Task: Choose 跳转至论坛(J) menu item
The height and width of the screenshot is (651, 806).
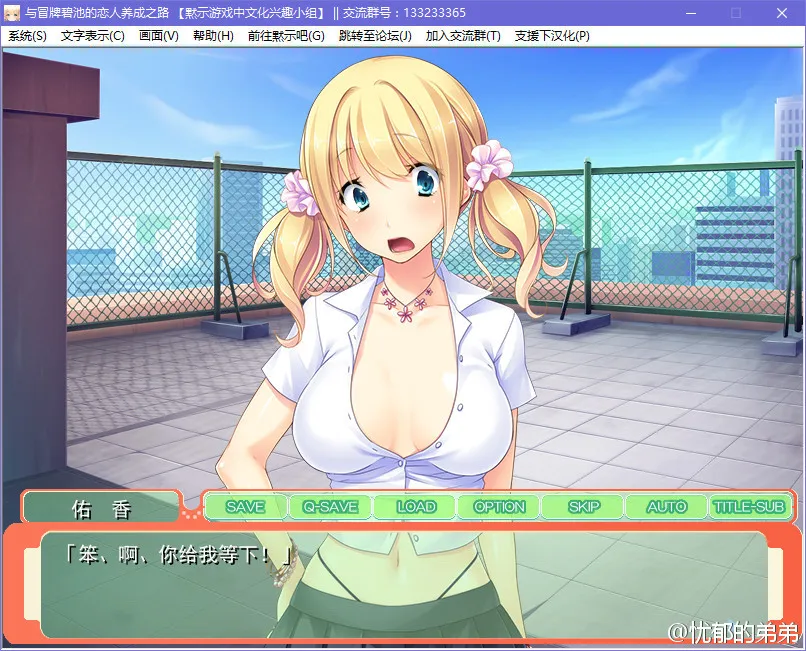Action: (375, 36)
